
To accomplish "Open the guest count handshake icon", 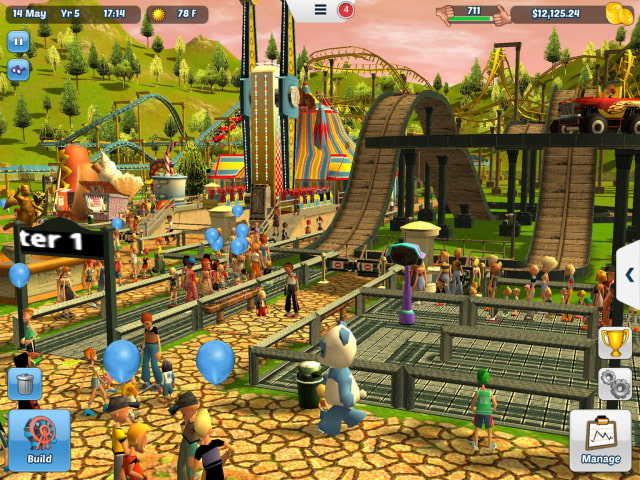I will pyautogui.click(x=460, y=14).
